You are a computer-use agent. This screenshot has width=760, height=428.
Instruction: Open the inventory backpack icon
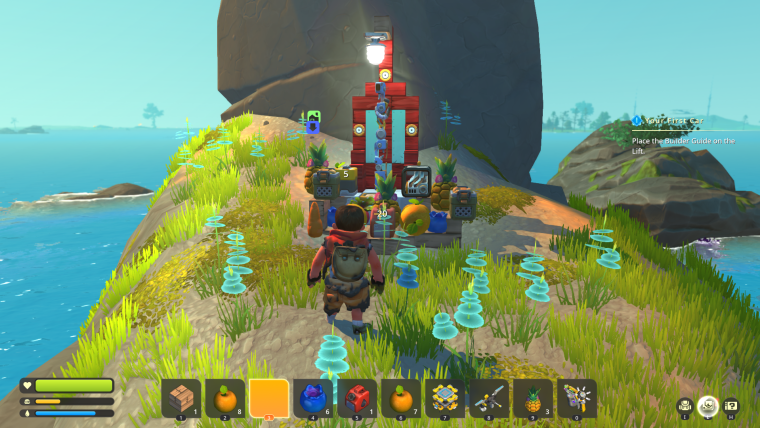(685, 405)
